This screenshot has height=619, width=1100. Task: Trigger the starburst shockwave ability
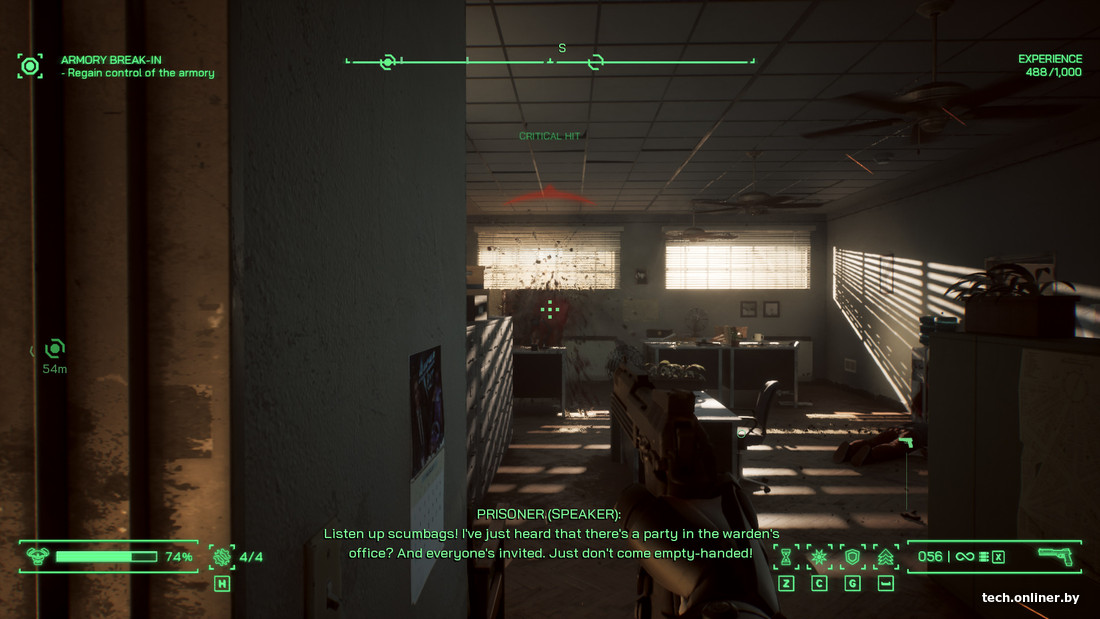[x=819, y=557]
